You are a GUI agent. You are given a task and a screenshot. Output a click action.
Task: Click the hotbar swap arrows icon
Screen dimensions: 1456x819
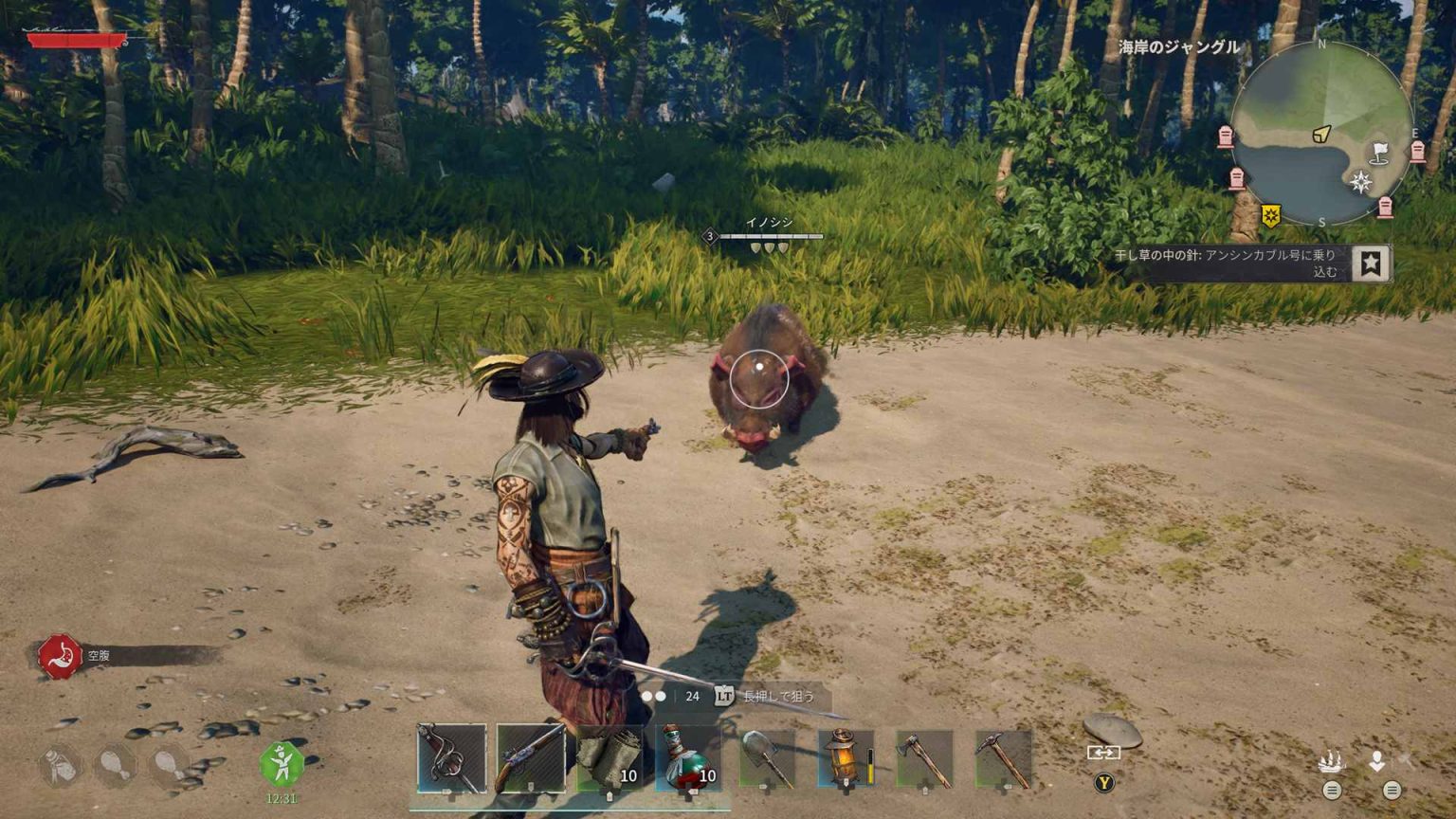1103,753
